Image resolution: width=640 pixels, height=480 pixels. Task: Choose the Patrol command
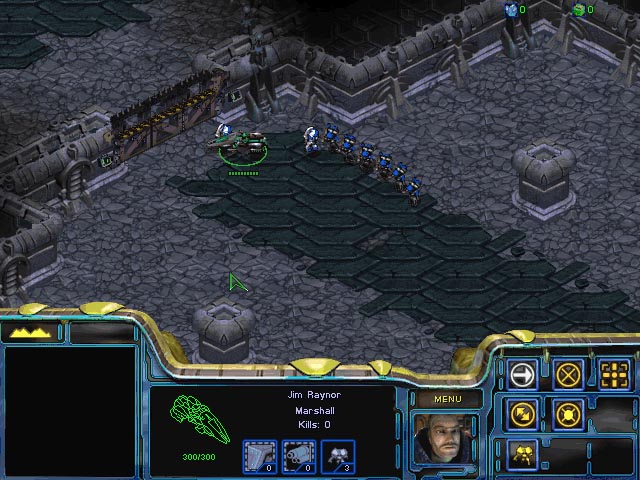[x=522, y=413]
